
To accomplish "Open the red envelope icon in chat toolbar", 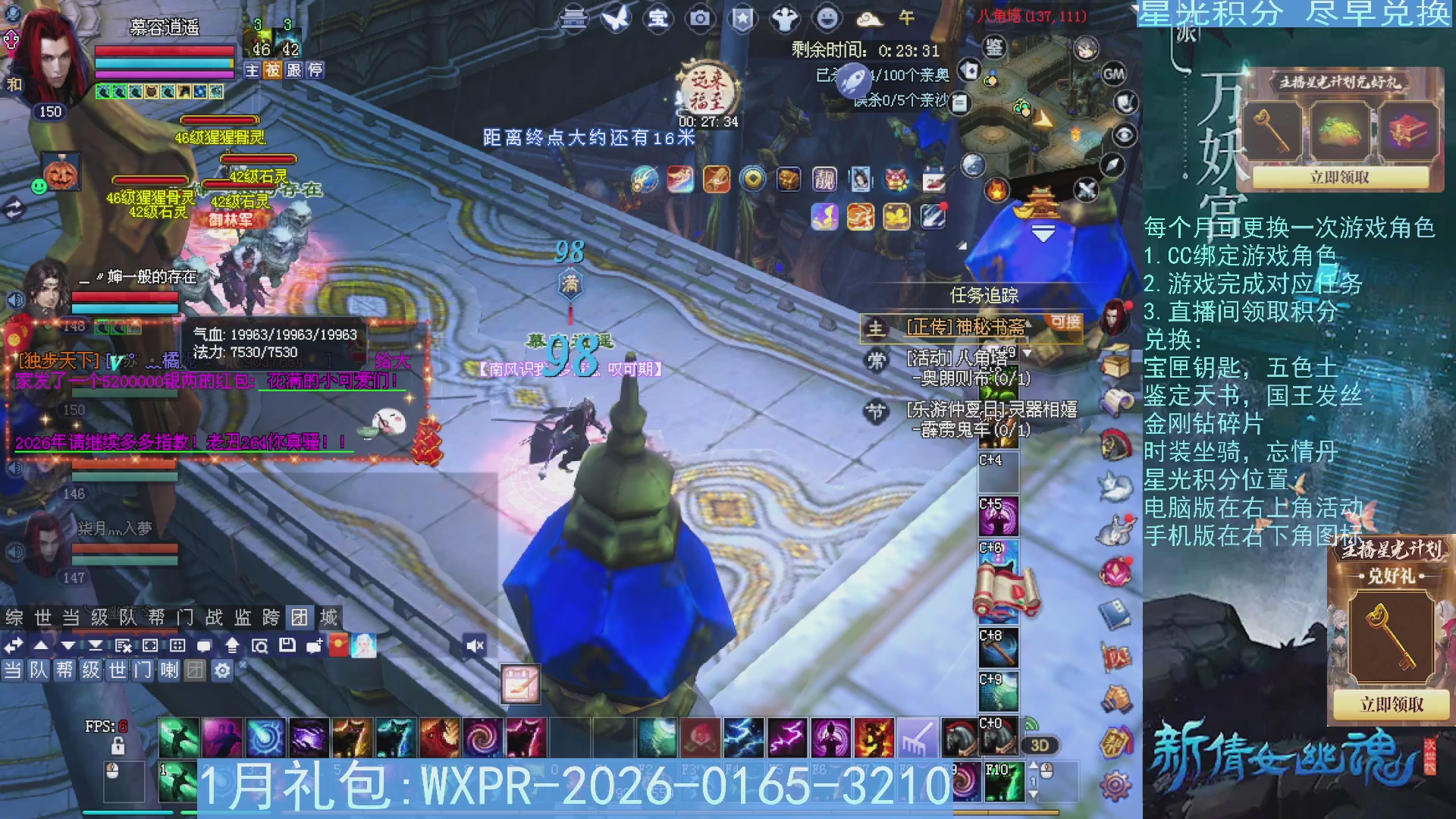I will pos(337,646).
